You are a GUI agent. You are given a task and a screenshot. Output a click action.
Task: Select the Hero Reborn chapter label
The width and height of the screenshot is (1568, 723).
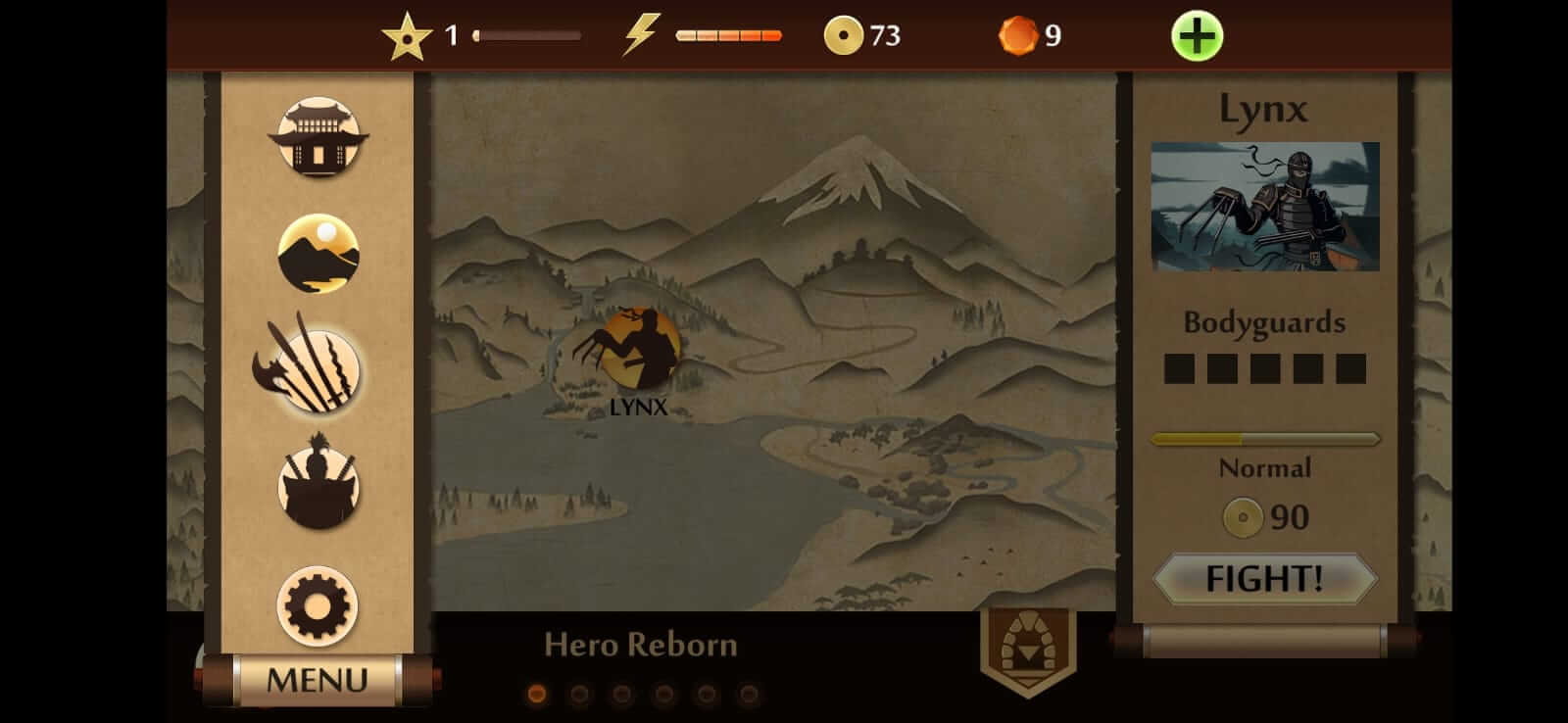642,645
